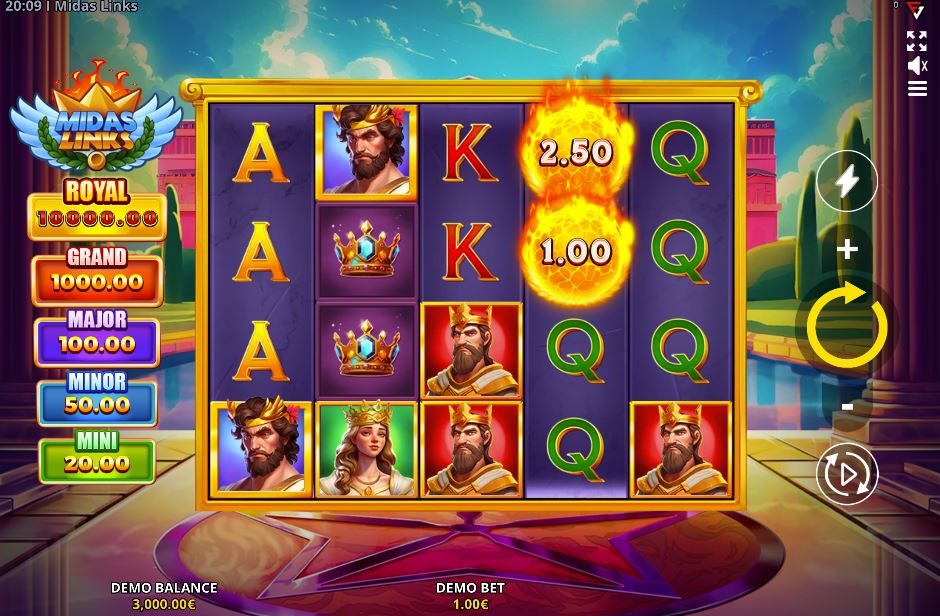Spin the reels with the yellow arrow button
The width and height of the screenshot is (940, 616).
click(x=847, y=326)
